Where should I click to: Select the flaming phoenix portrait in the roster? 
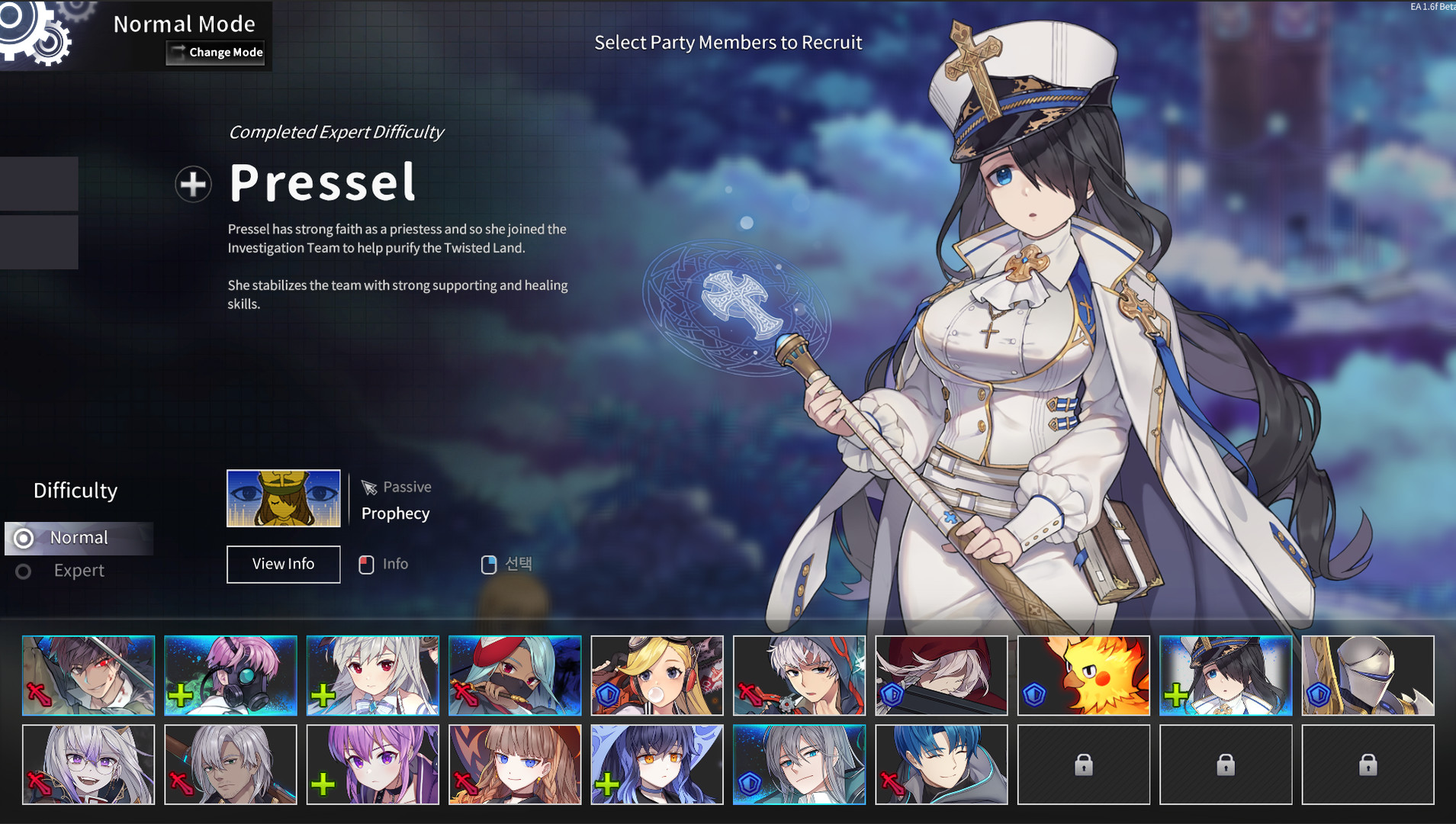1084,675
